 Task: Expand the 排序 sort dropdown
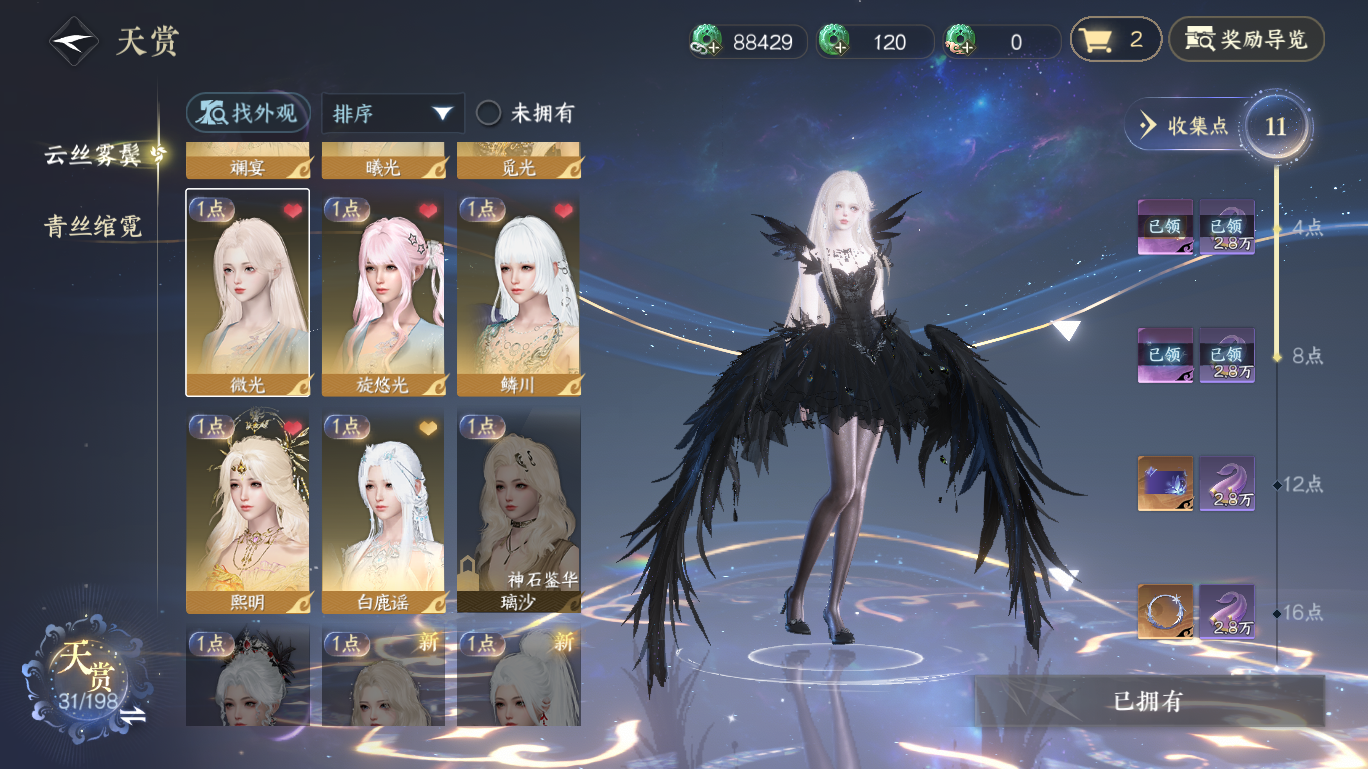click(392, 113)
